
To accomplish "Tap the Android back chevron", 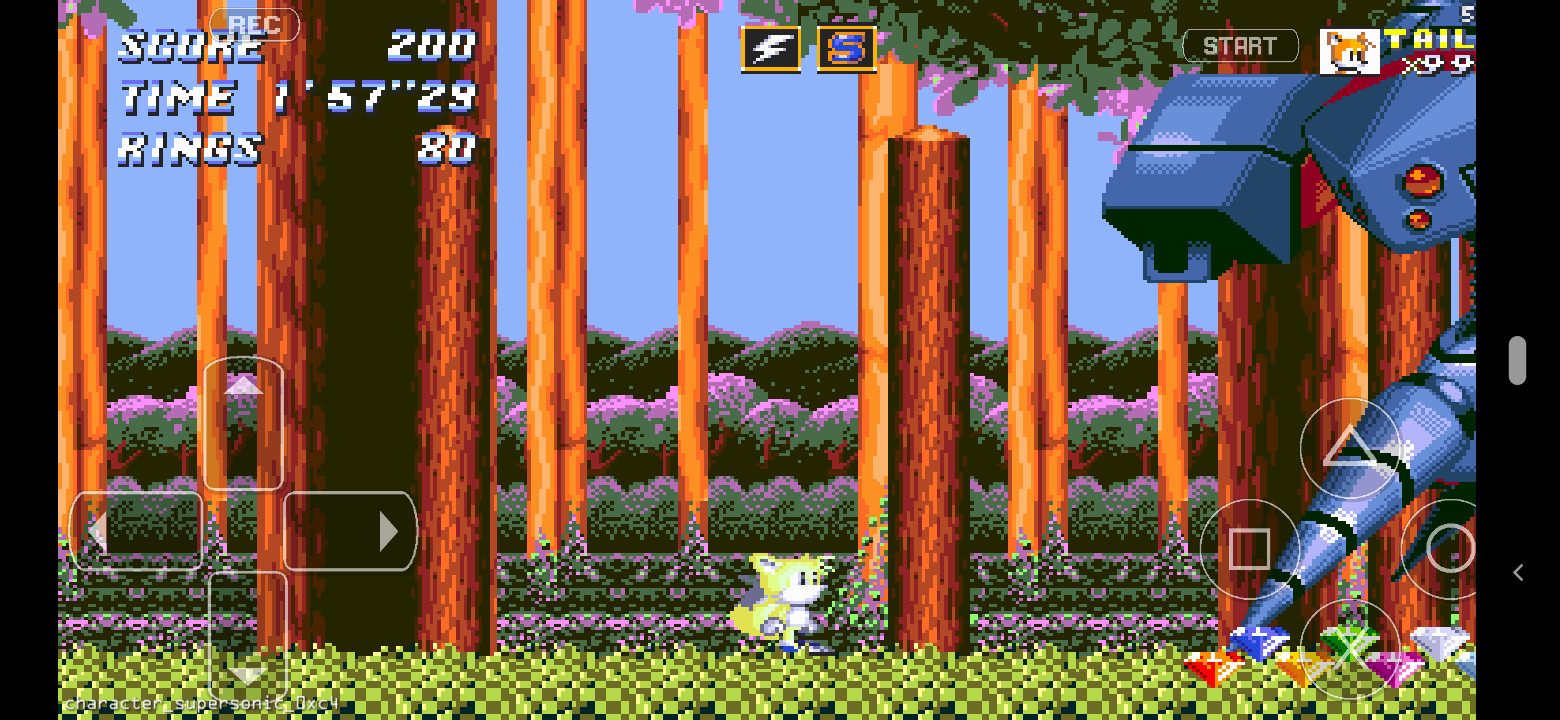I will click(x=1518, y=572).
